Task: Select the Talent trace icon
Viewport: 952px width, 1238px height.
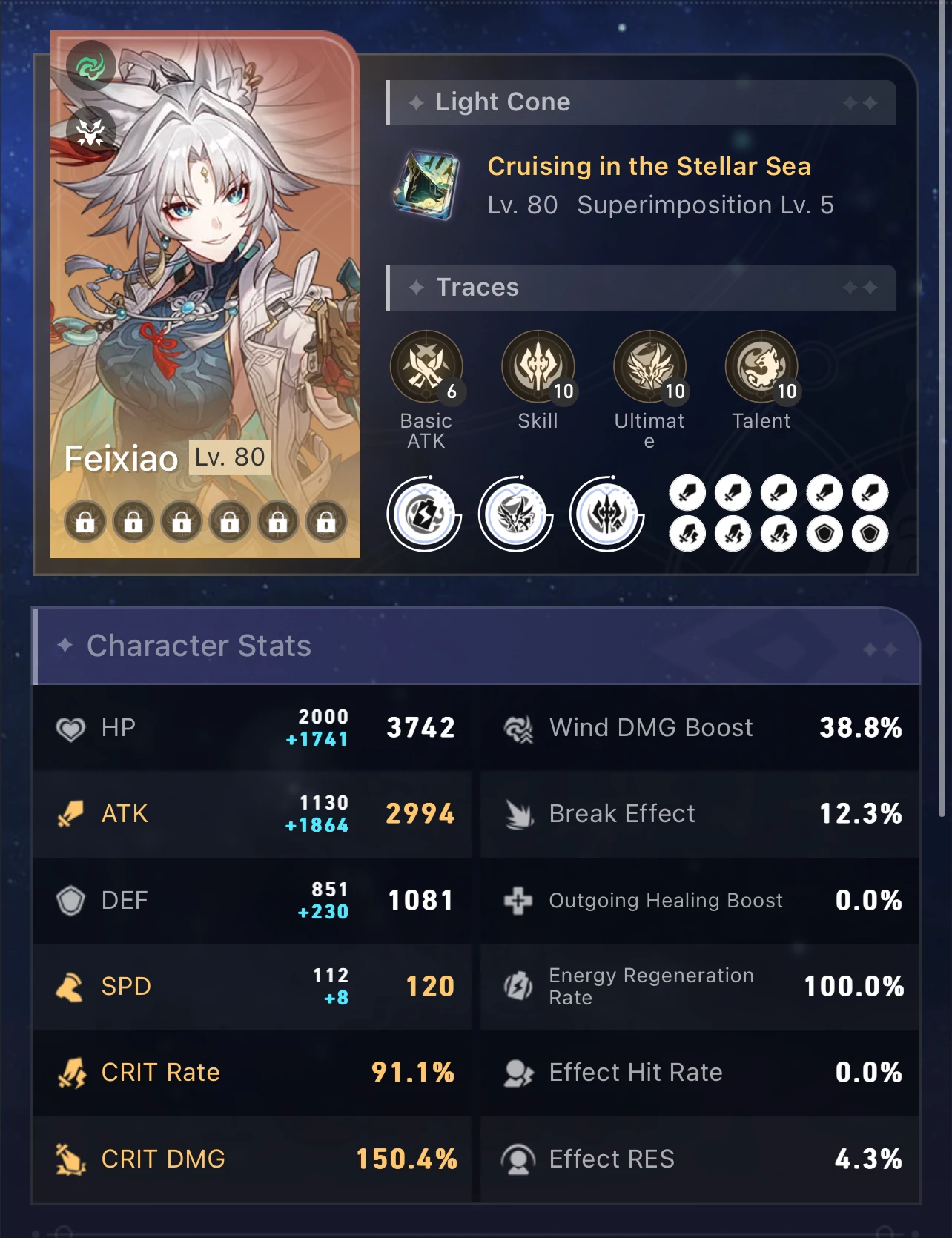Action: click(x=762, y=365)
